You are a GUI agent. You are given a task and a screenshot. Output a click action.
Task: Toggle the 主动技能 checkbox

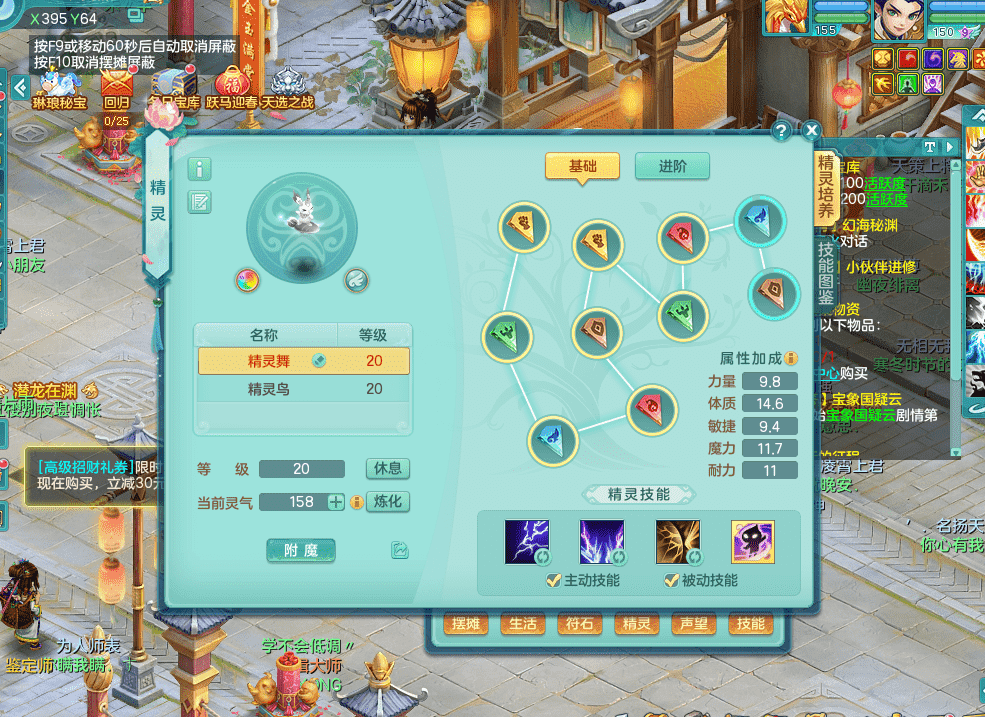553,581
